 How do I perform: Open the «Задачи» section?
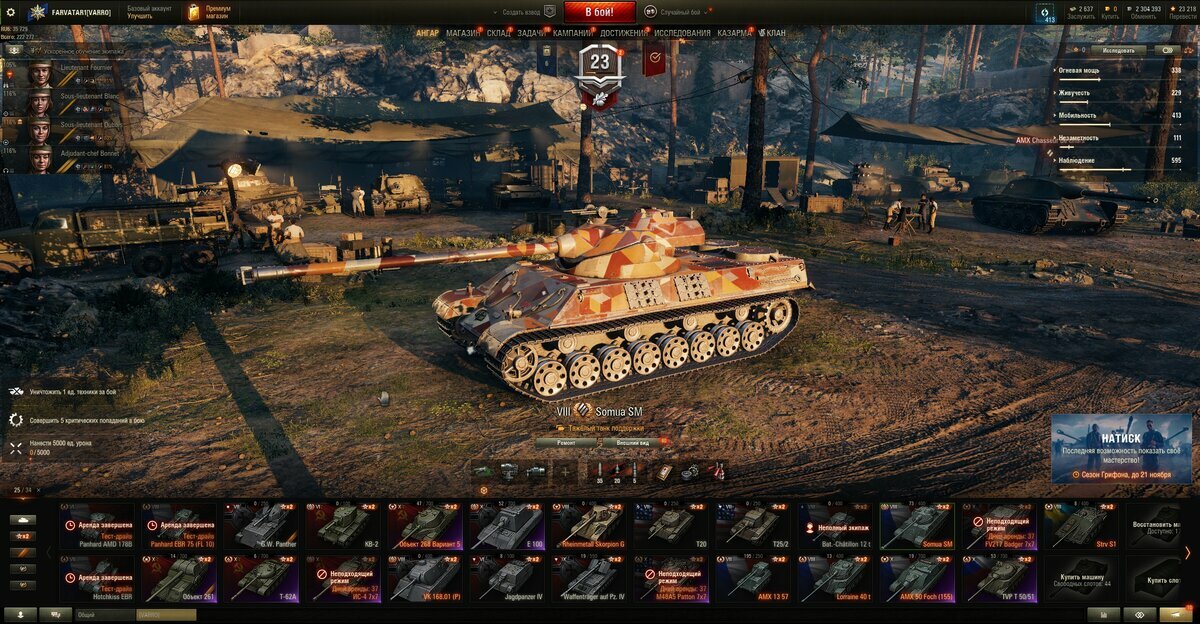(532, 33)
